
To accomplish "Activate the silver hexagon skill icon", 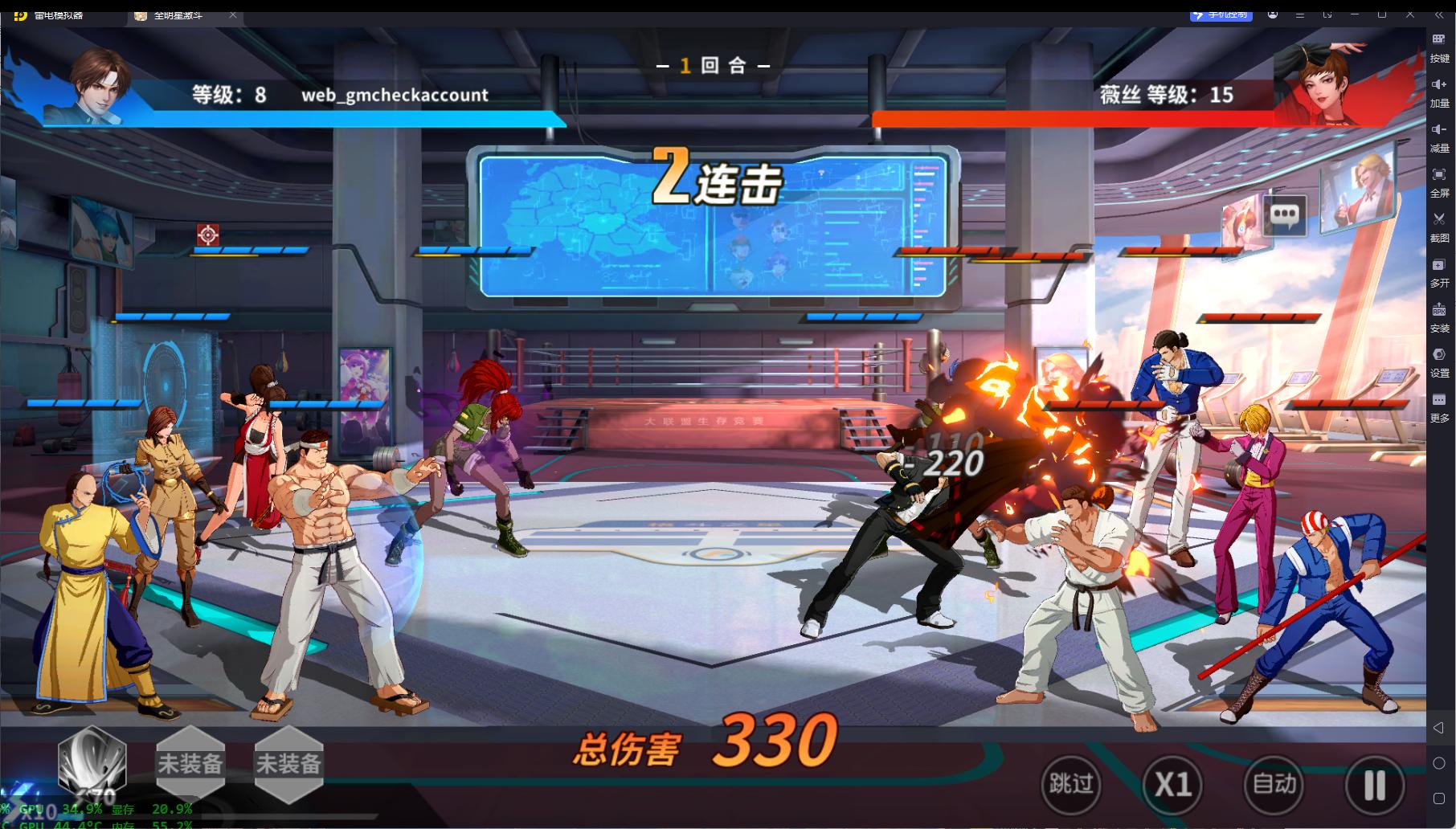I will click(x=92, y=762).
